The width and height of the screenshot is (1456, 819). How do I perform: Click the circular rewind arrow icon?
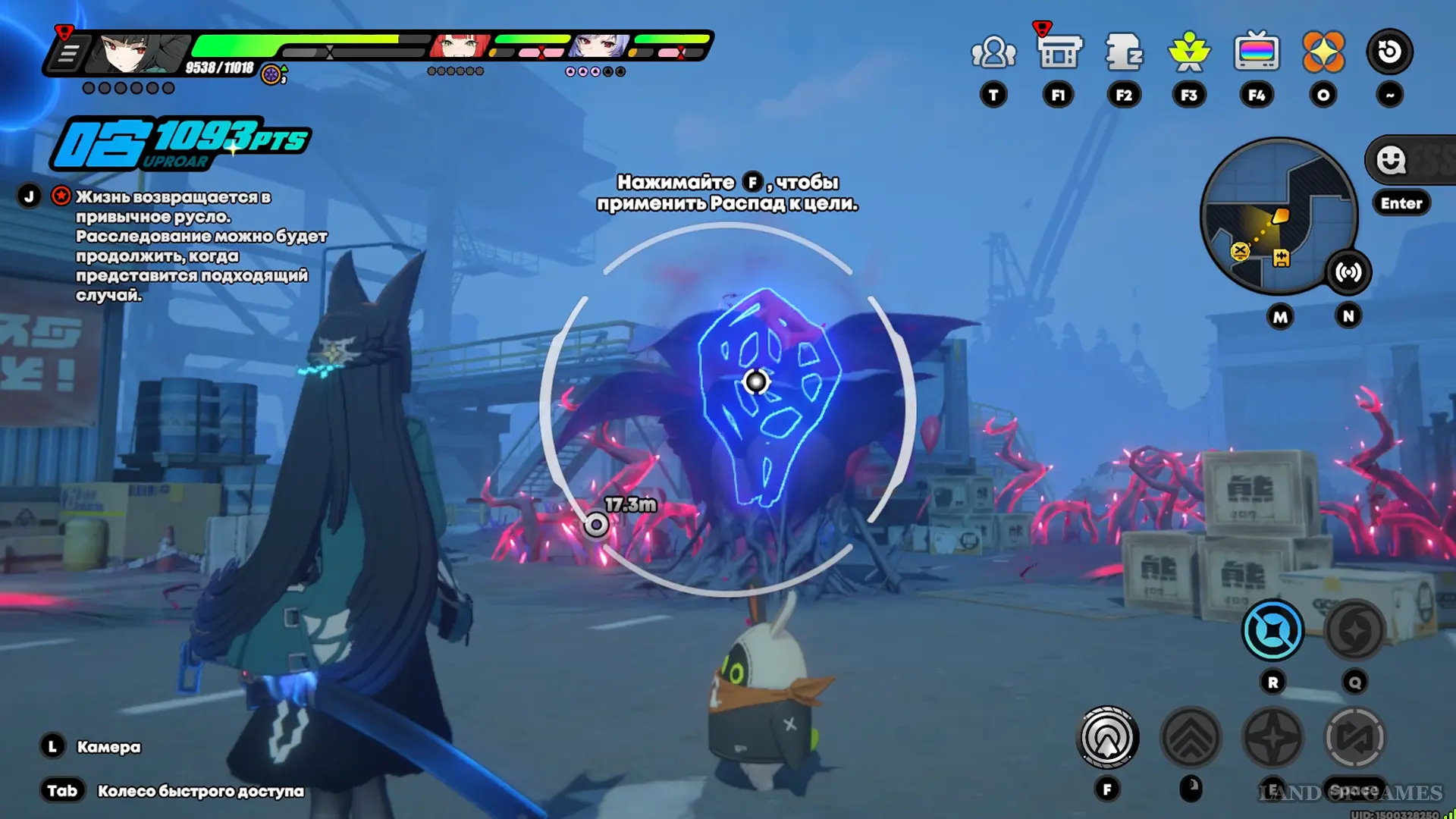coord(1389,52)
